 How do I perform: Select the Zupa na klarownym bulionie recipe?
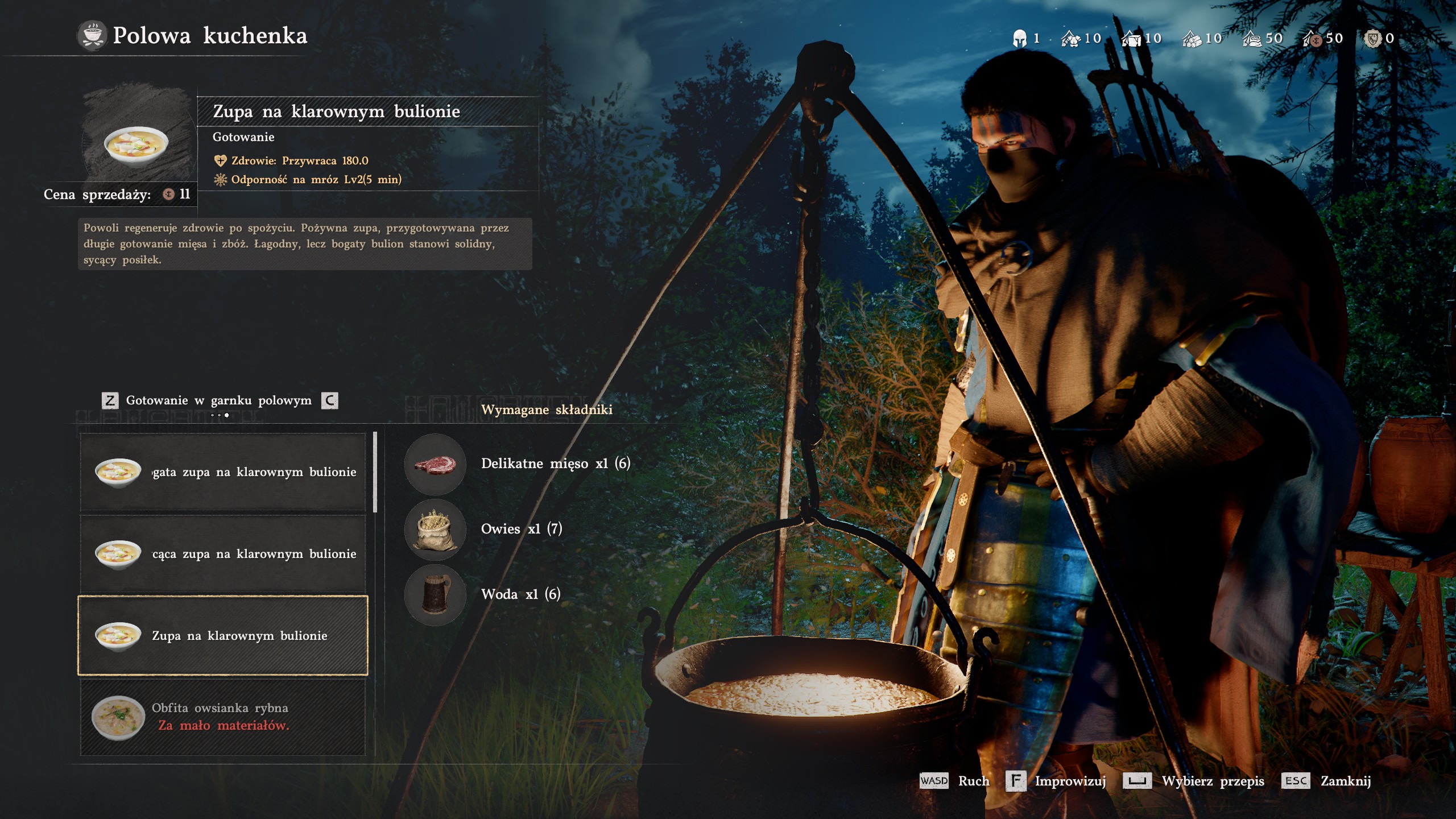222,635
